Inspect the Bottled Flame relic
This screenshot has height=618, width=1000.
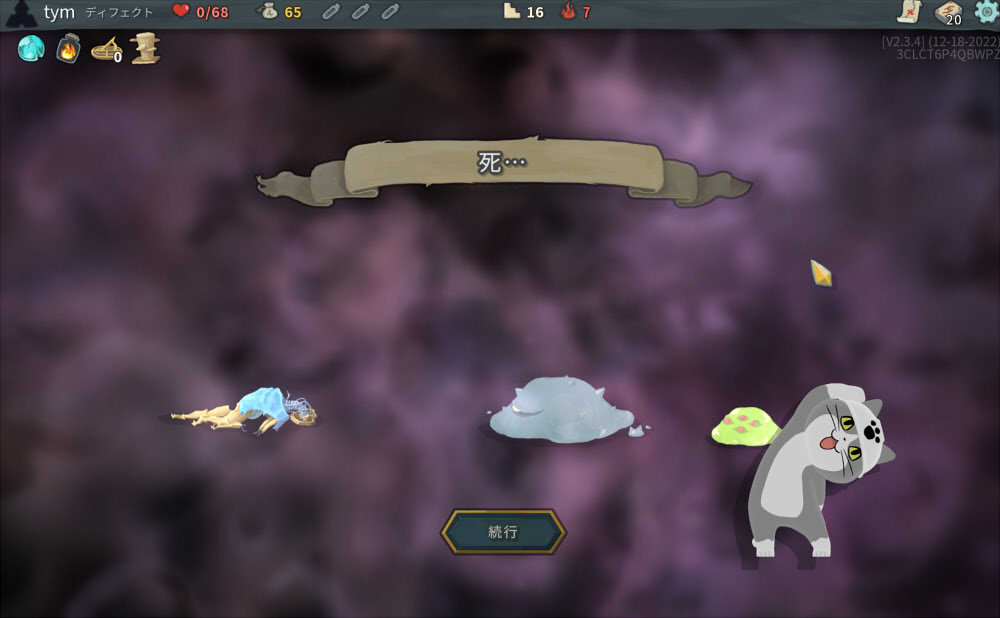(x=68, y=49)
